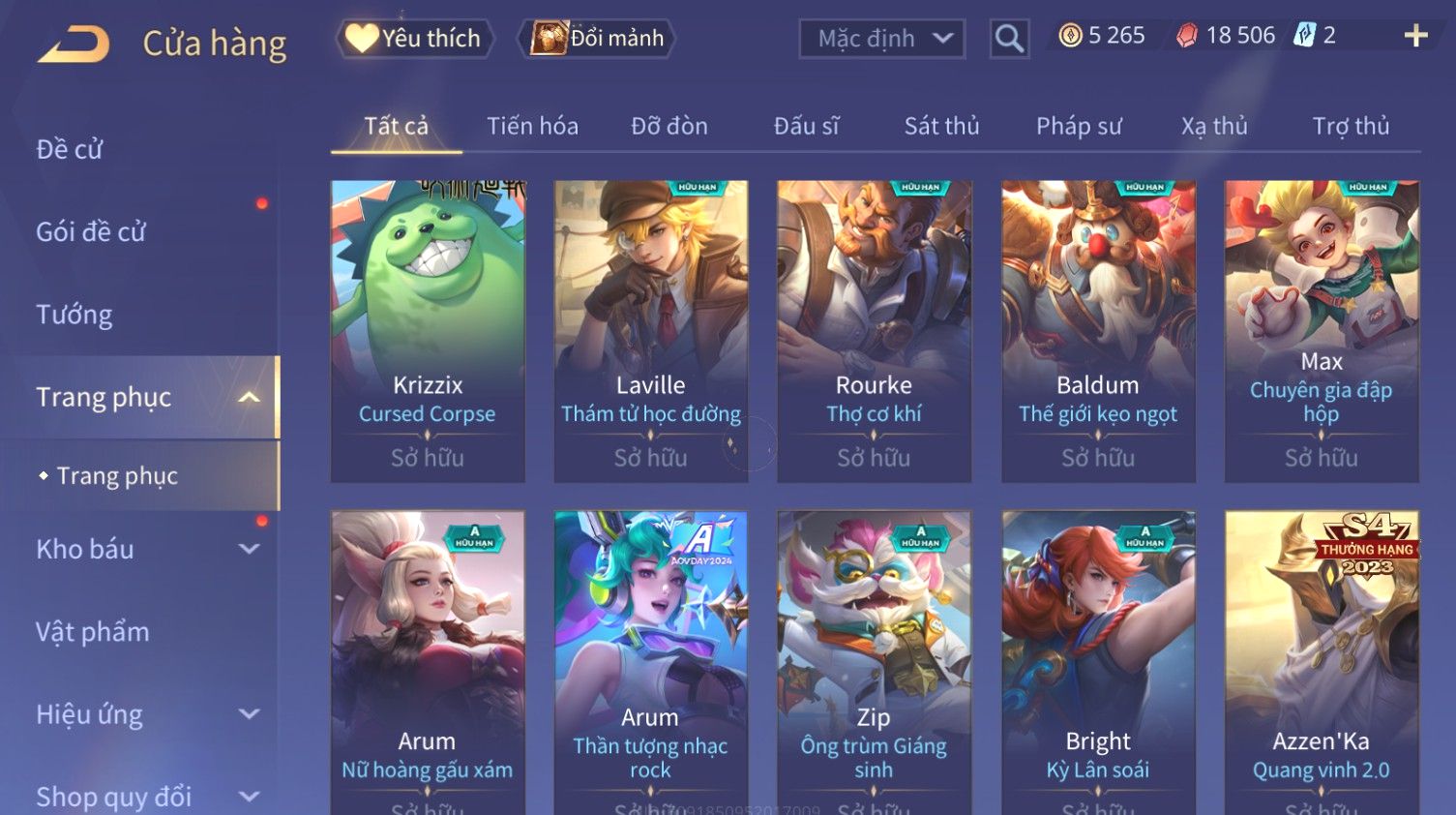Choose Baldum Thế giới kẹo ngọt card
The height and width of the screenshot is (815, 1456).
coord(1098,331)
